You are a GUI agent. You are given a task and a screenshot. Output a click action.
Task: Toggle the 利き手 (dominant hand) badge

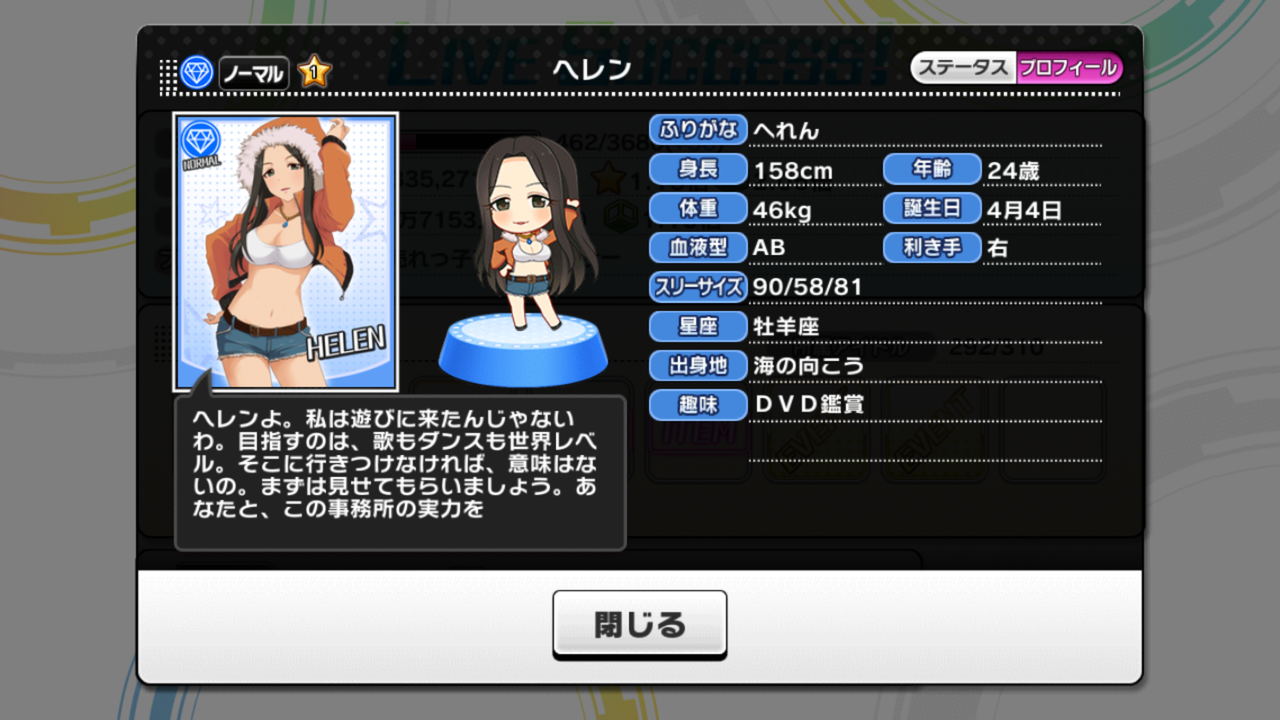point(932,247)
